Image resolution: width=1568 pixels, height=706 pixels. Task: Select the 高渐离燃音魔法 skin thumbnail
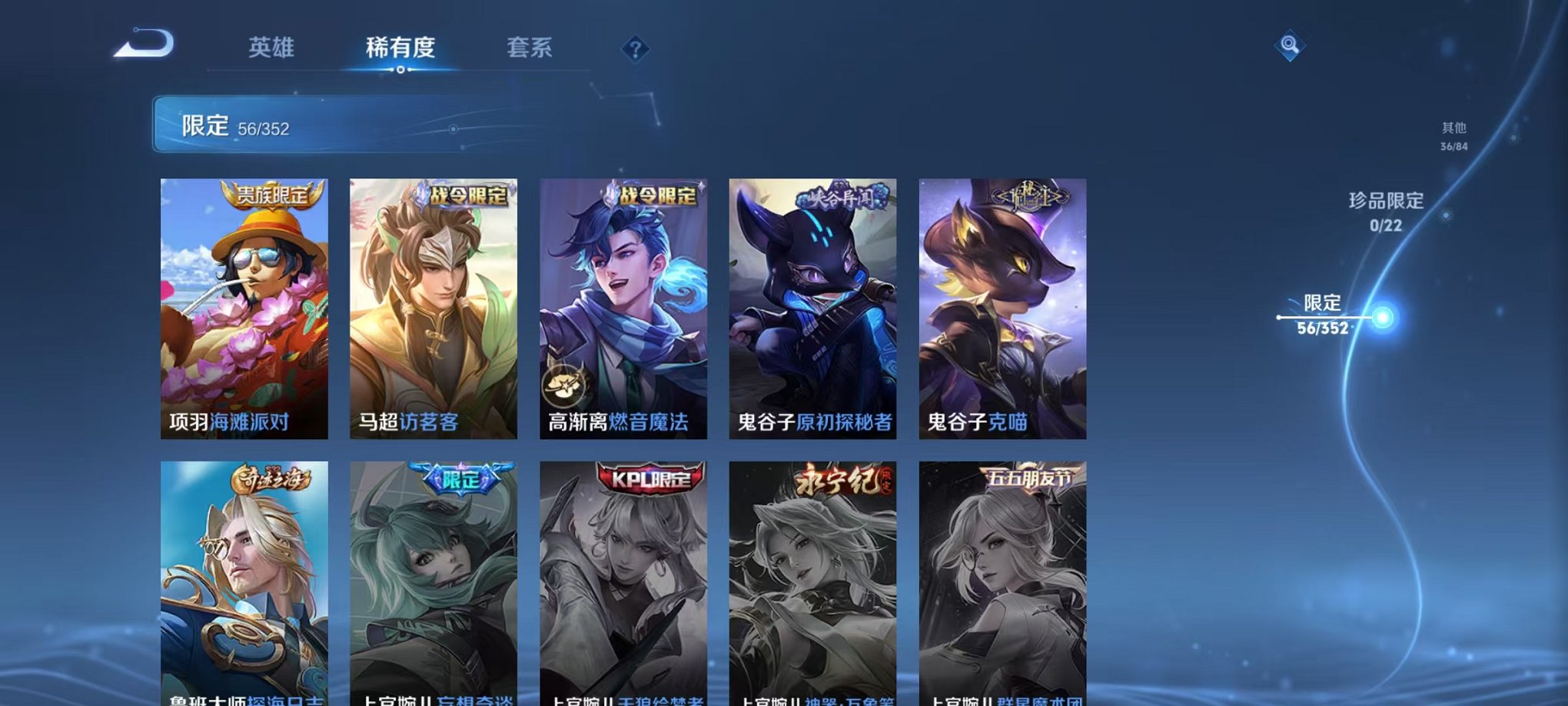click(623, 308)
